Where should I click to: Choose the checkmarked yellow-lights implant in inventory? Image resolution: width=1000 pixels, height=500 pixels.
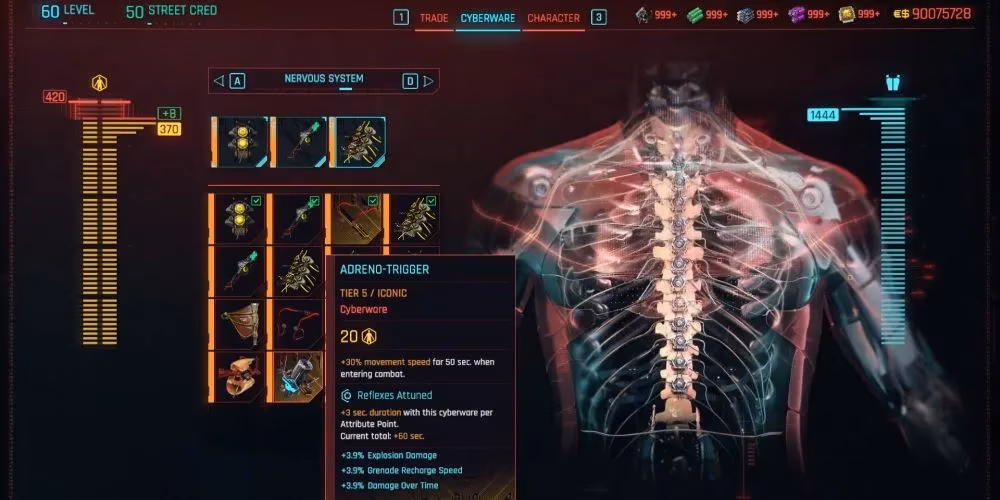(240, 218)
